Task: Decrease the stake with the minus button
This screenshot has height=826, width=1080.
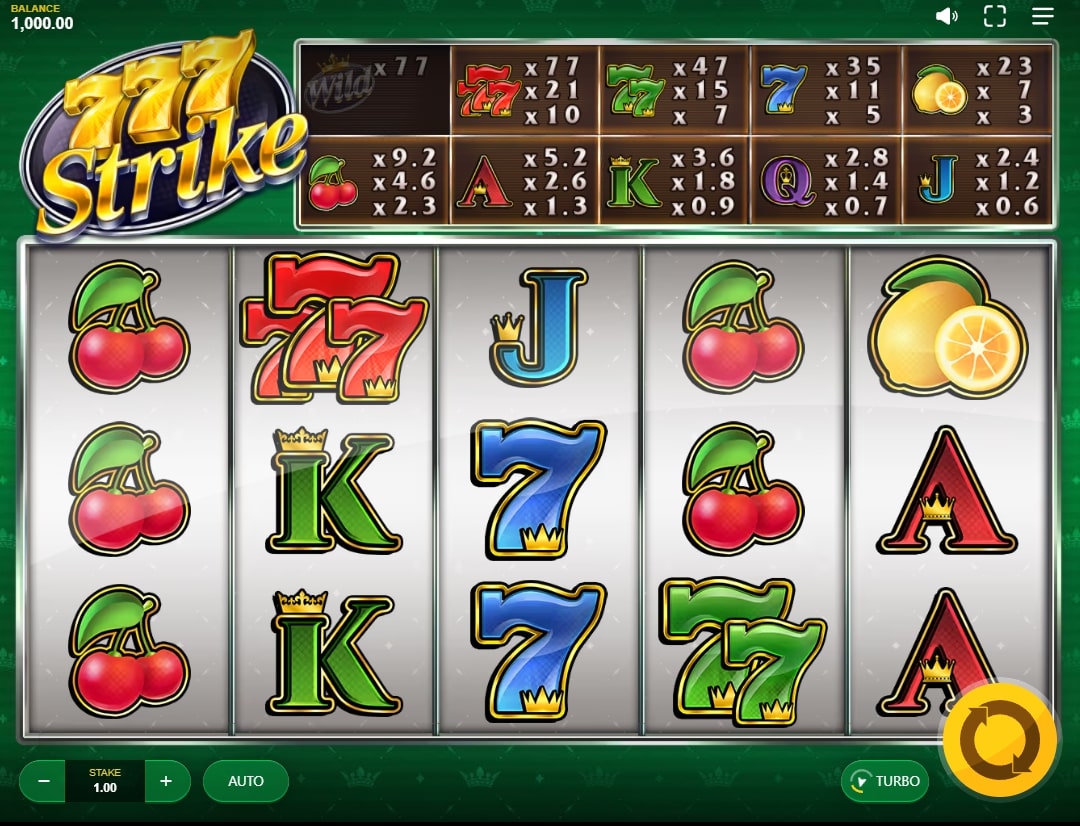Action: click(x=42, y=781)
